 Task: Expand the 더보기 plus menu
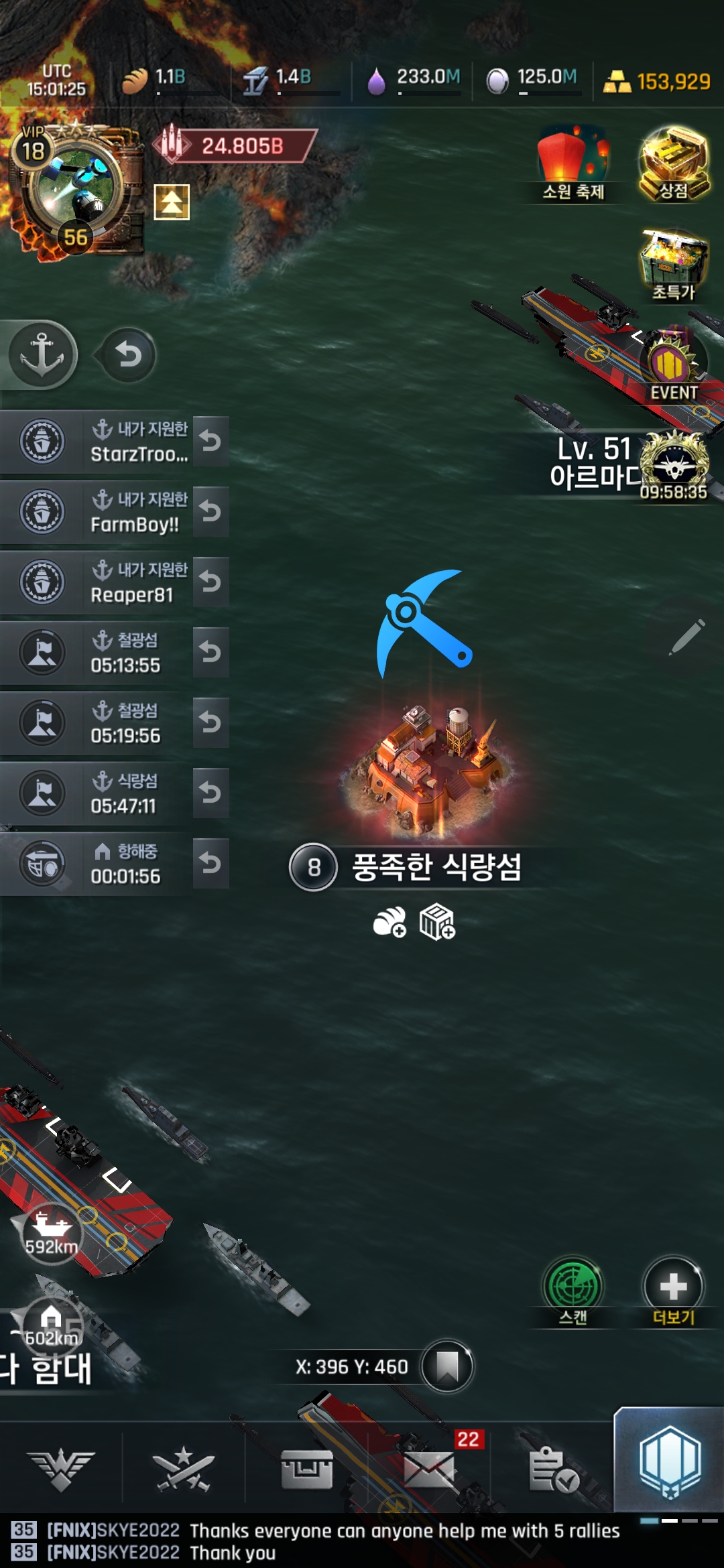[x=673, y=1287]
